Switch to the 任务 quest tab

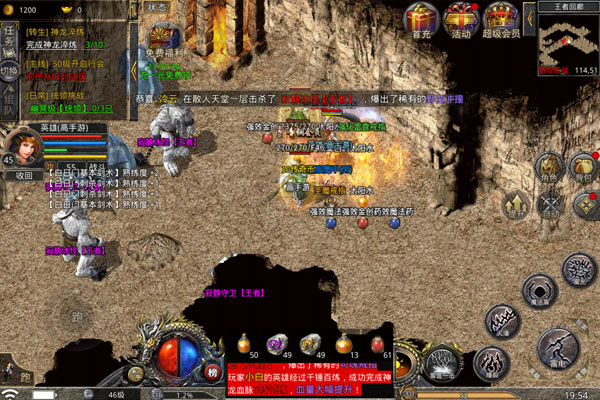click(8, 38)
